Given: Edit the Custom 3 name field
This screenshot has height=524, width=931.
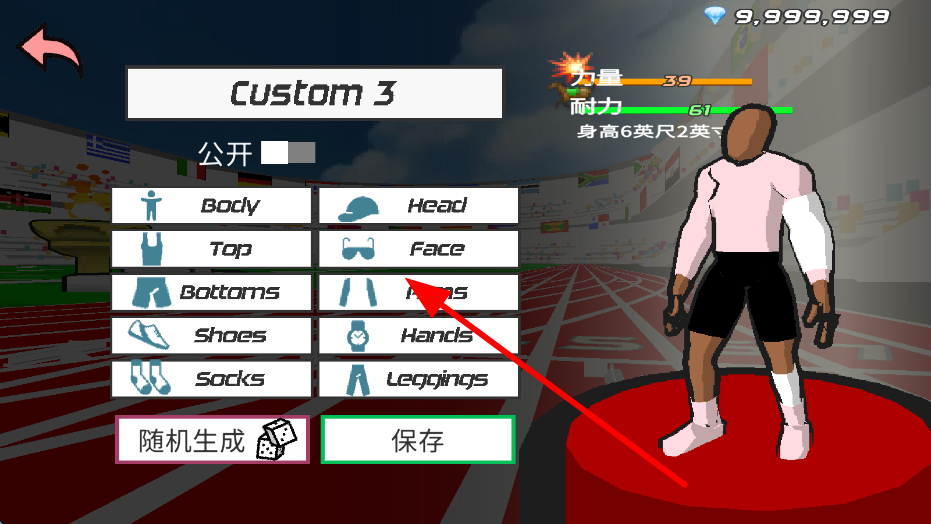Looking at the screenshot, I should tap(314, 94).
